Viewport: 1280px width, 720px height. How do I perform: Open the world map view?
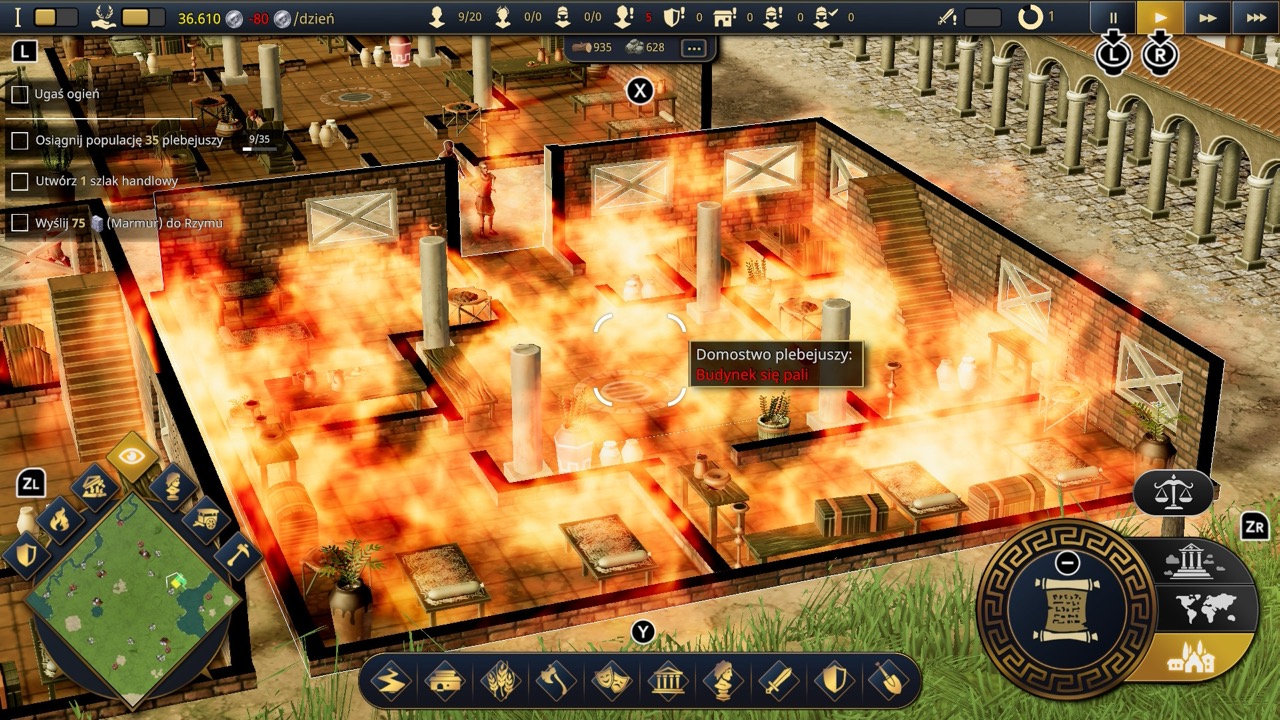coord(1206,608)
